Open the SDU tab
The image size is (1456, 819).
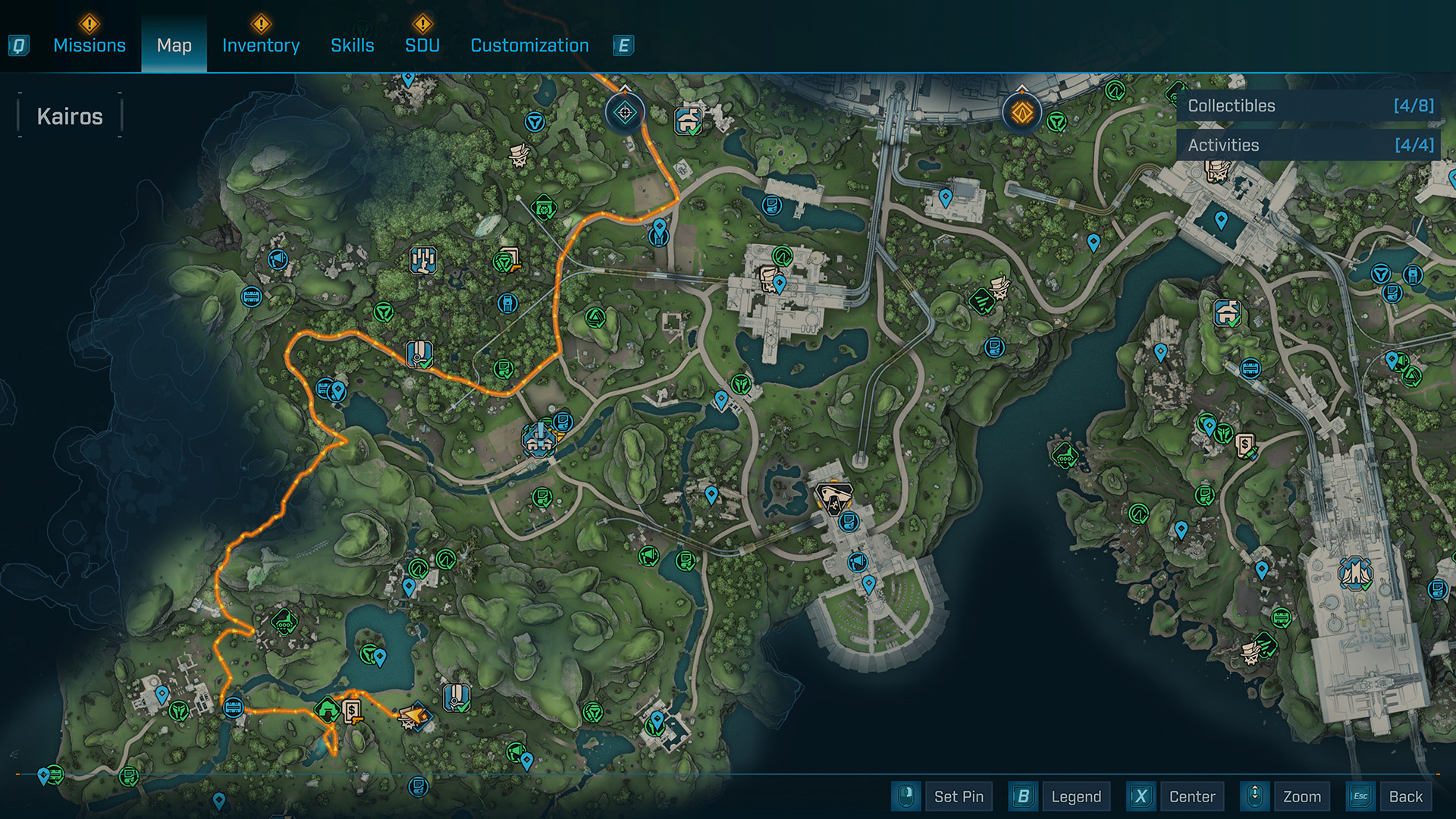422,45
